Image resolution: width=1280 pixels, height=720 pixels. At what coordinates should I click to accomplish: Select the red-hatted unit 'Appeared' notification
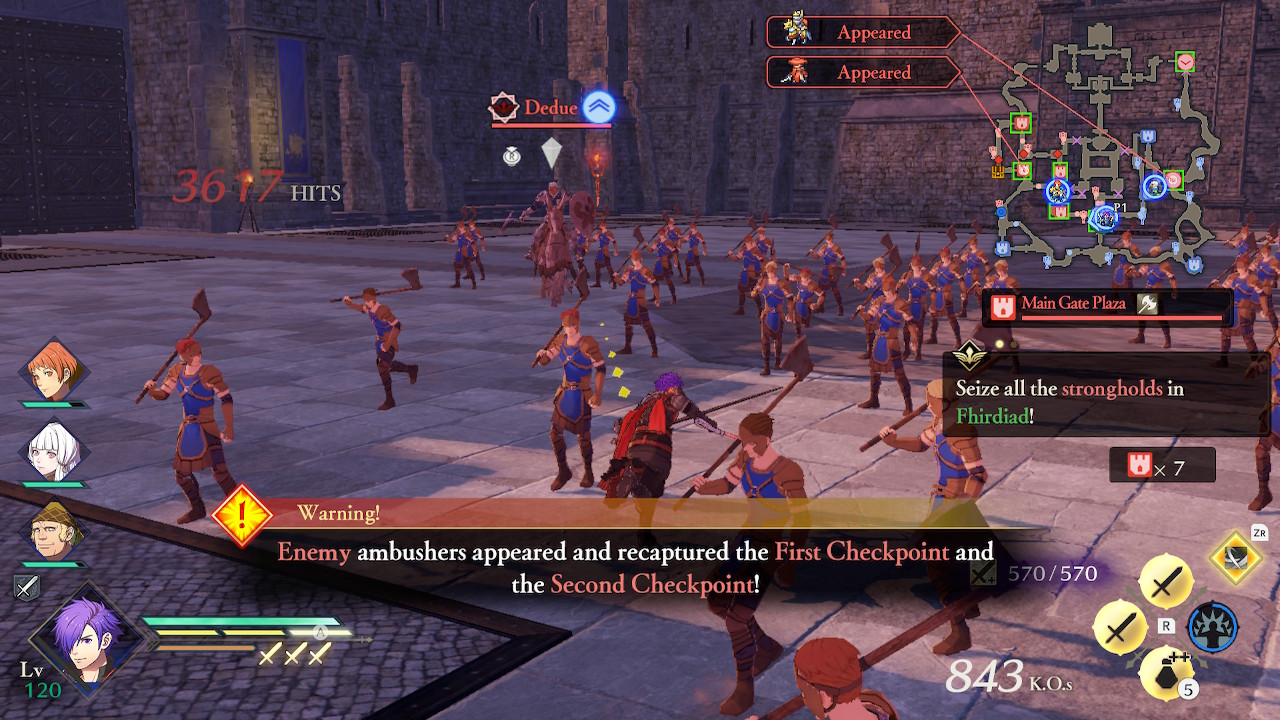pyautogui.click(x=862, y=72)
